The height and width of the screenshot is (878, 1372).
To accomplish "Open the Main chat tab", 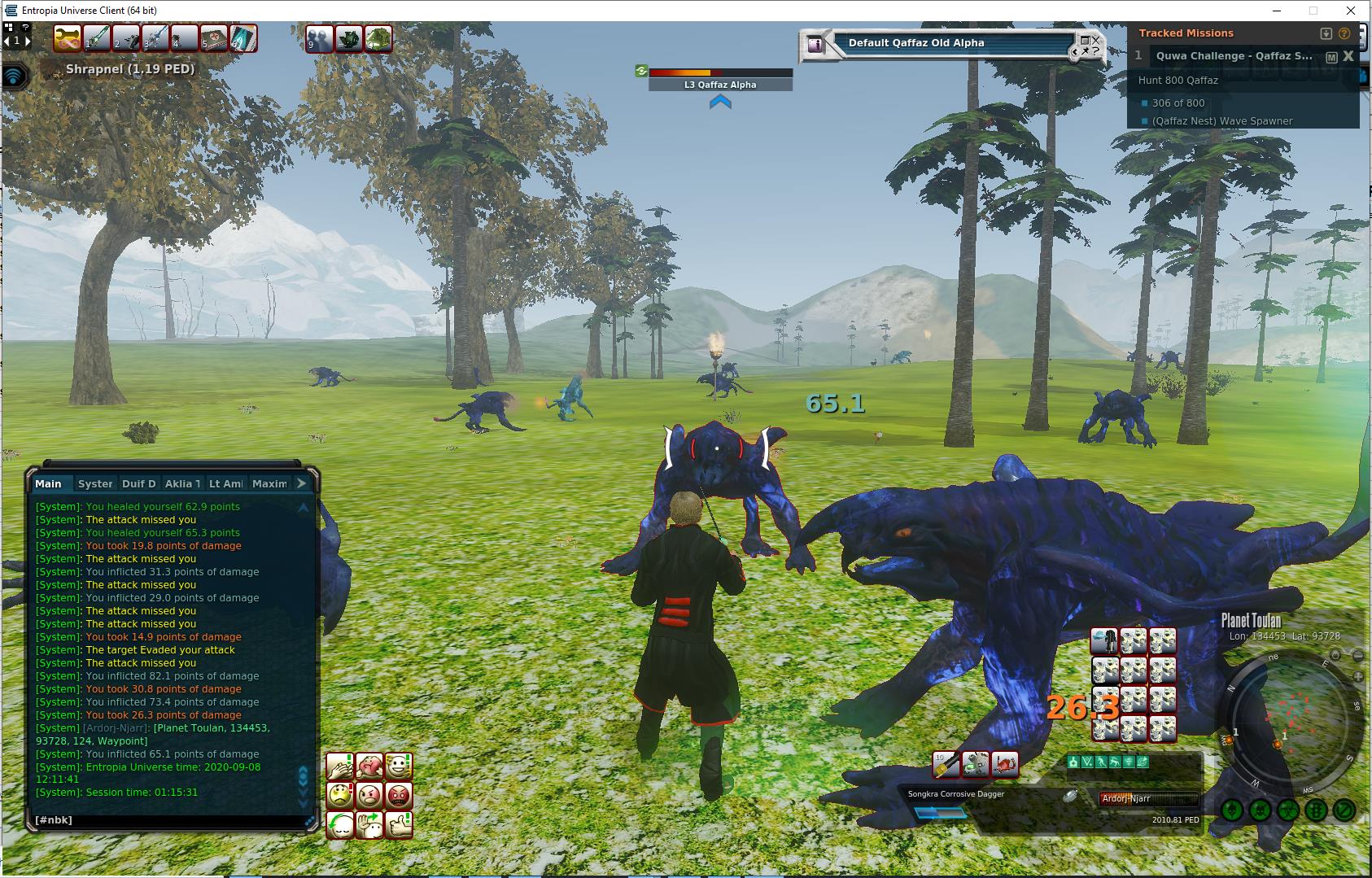I will pyautogui.click(x=48, y=483).
